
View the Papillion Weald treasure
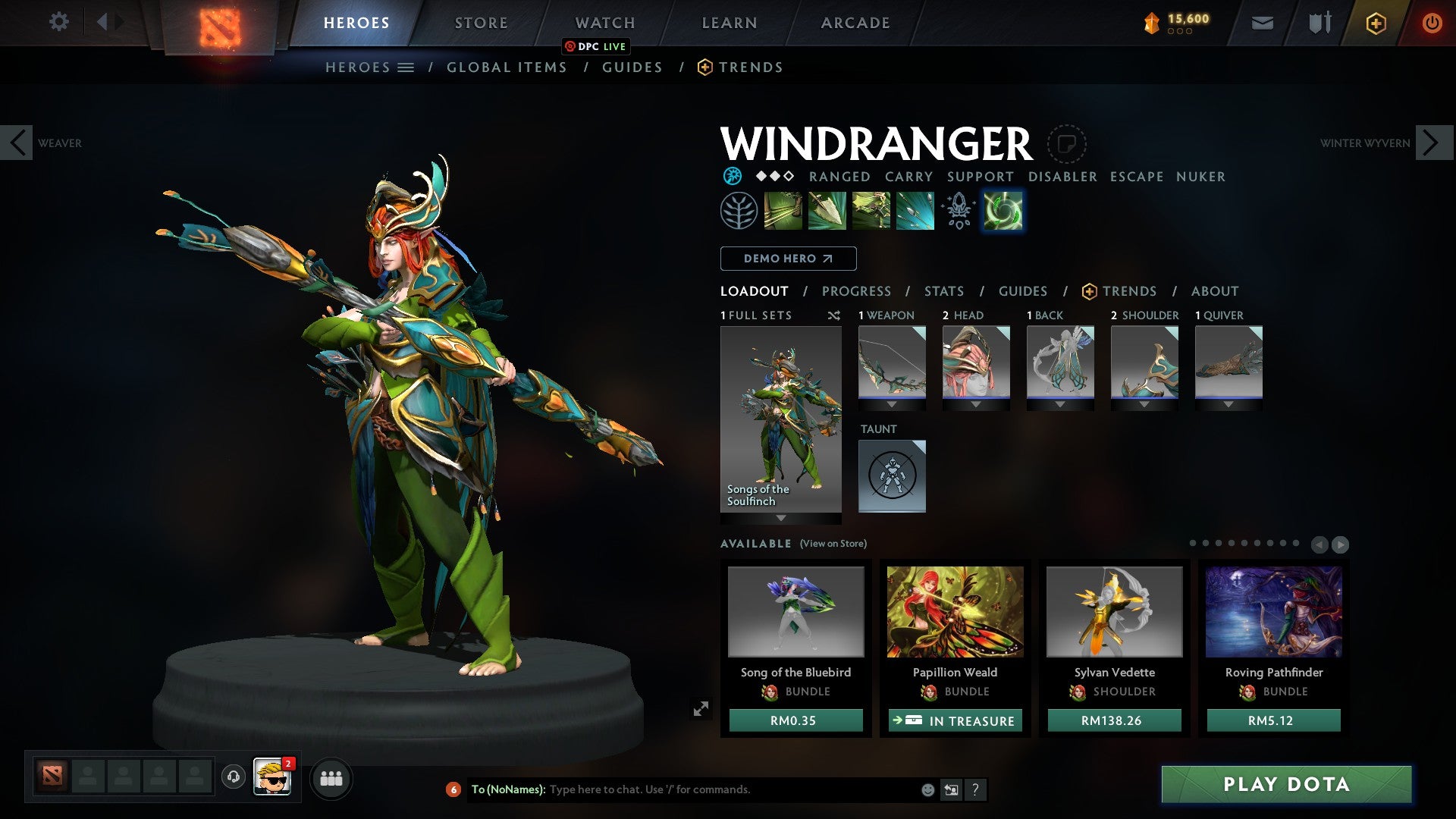click(955, 720)
